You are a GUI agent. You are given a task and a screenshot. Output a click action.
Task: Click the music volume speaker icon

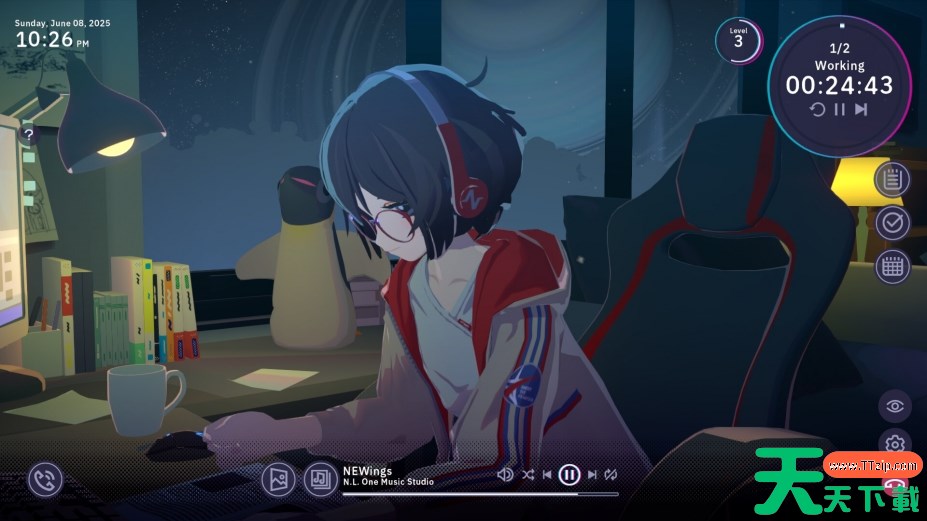pyautogui.click(x=506, y=475)
